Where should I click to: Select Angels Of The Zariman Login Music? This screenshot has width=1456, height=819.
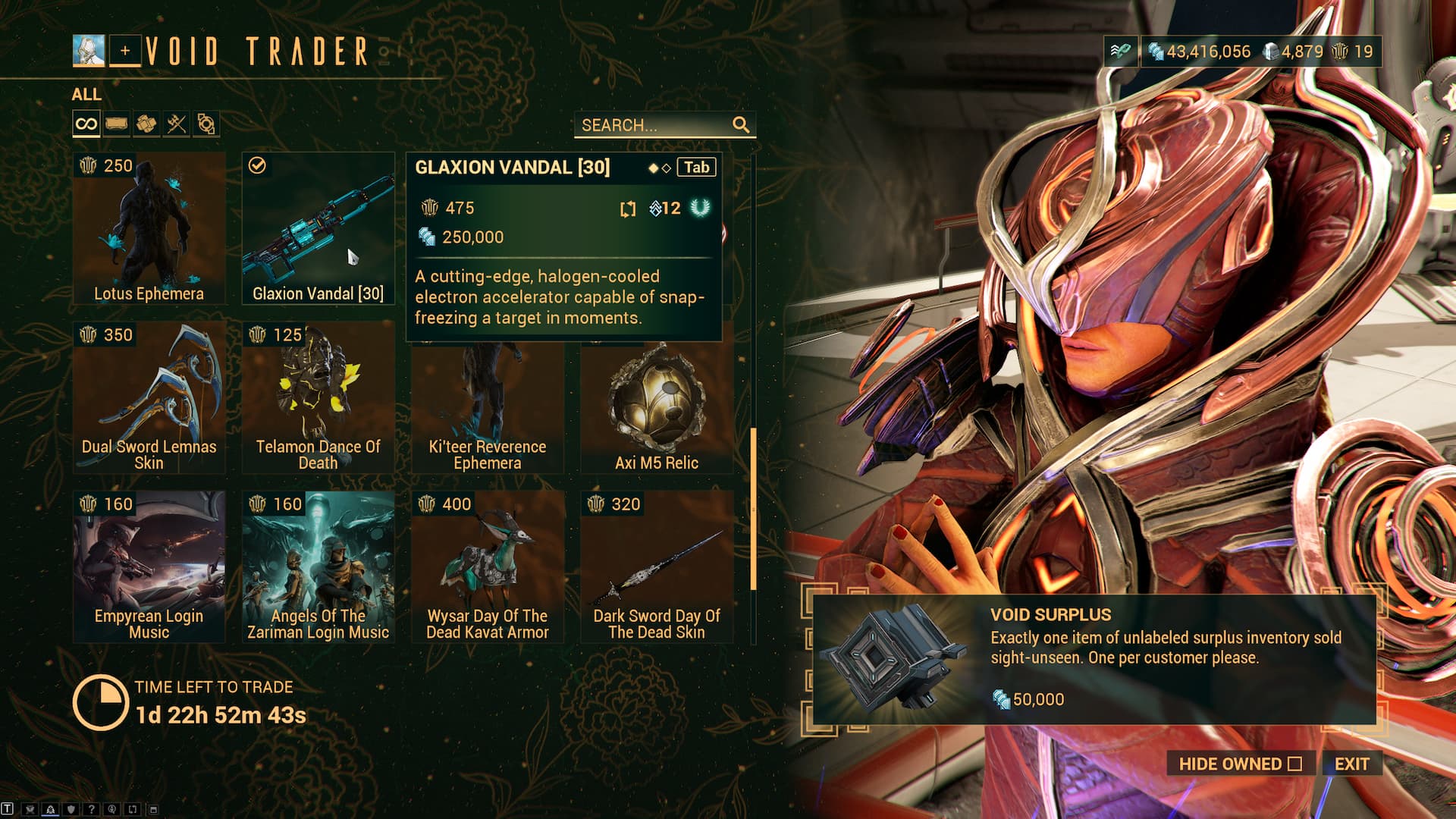tap(318, 566)
